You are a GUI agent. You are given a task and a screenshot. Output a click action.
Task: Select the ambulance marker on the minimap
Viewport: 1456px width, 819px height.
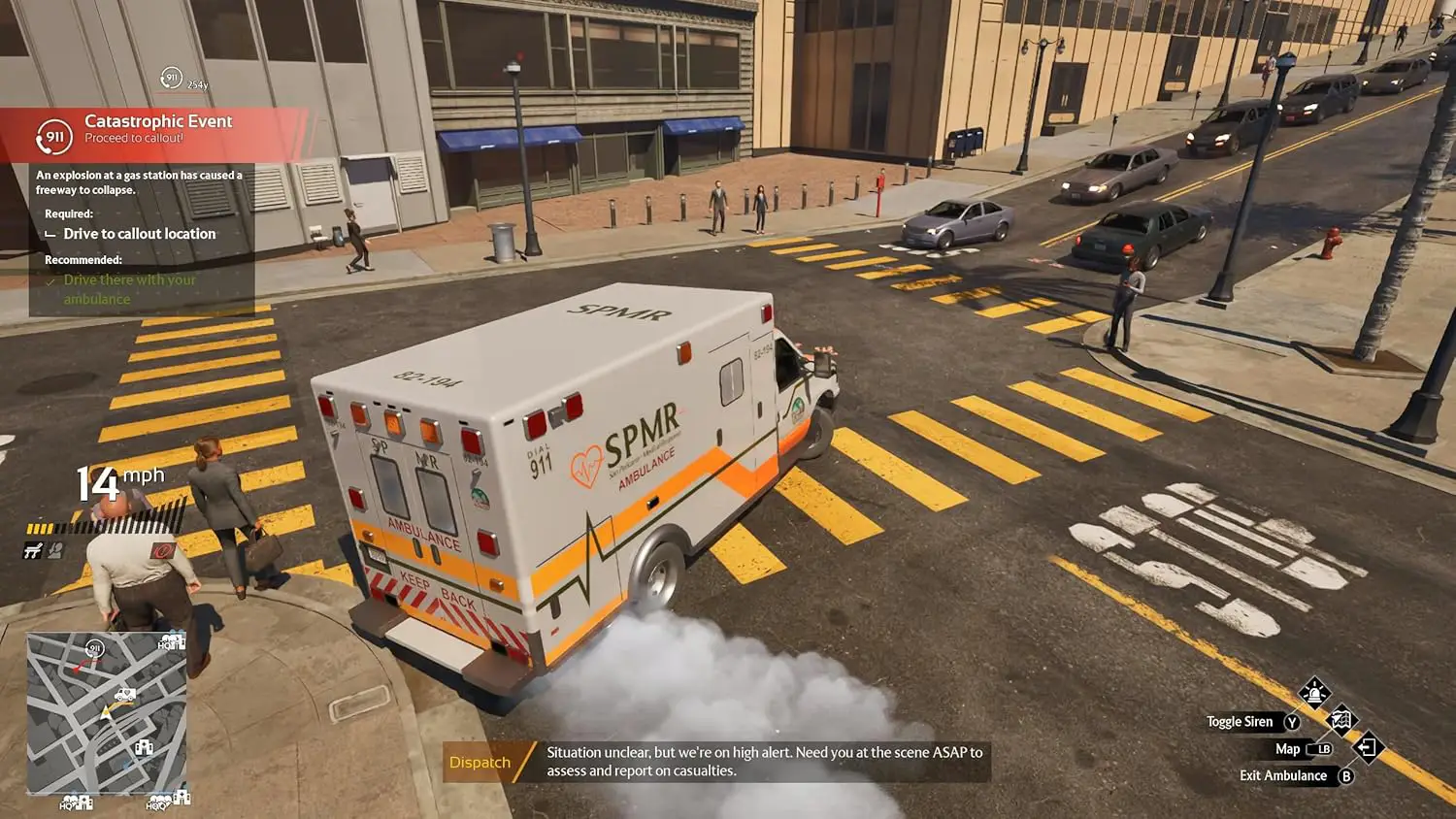point(125,694)
